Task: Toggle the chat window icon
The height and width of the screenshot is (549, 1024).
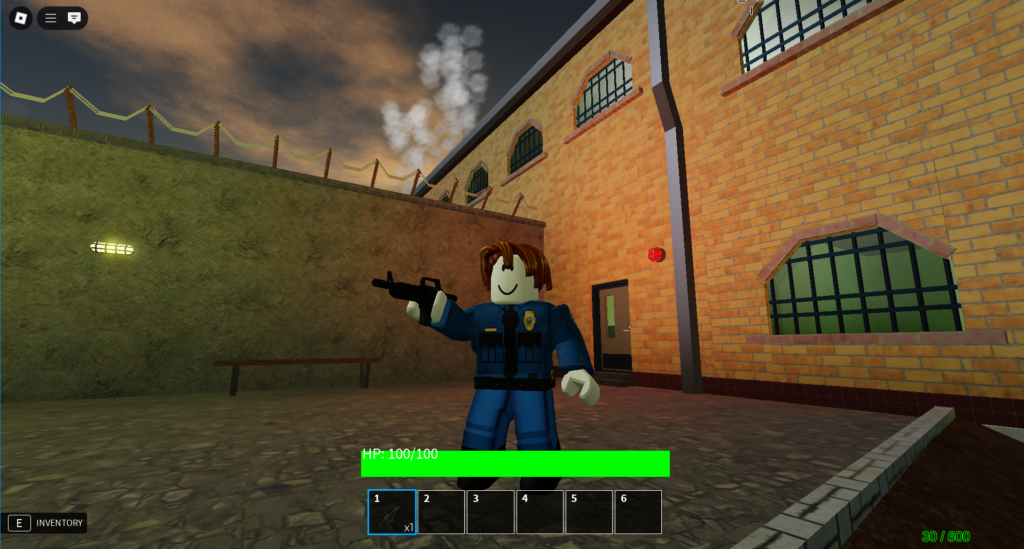Action: click(x=74, y=18)
